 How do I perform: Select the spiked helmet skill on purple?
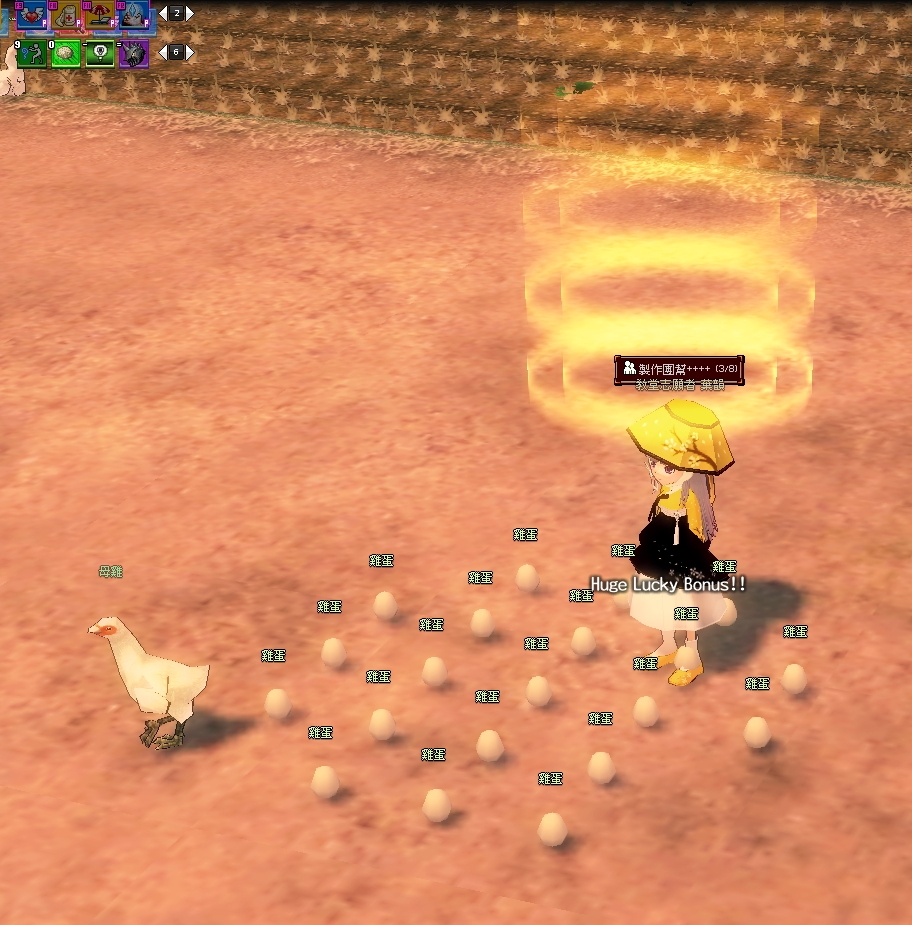134,53
